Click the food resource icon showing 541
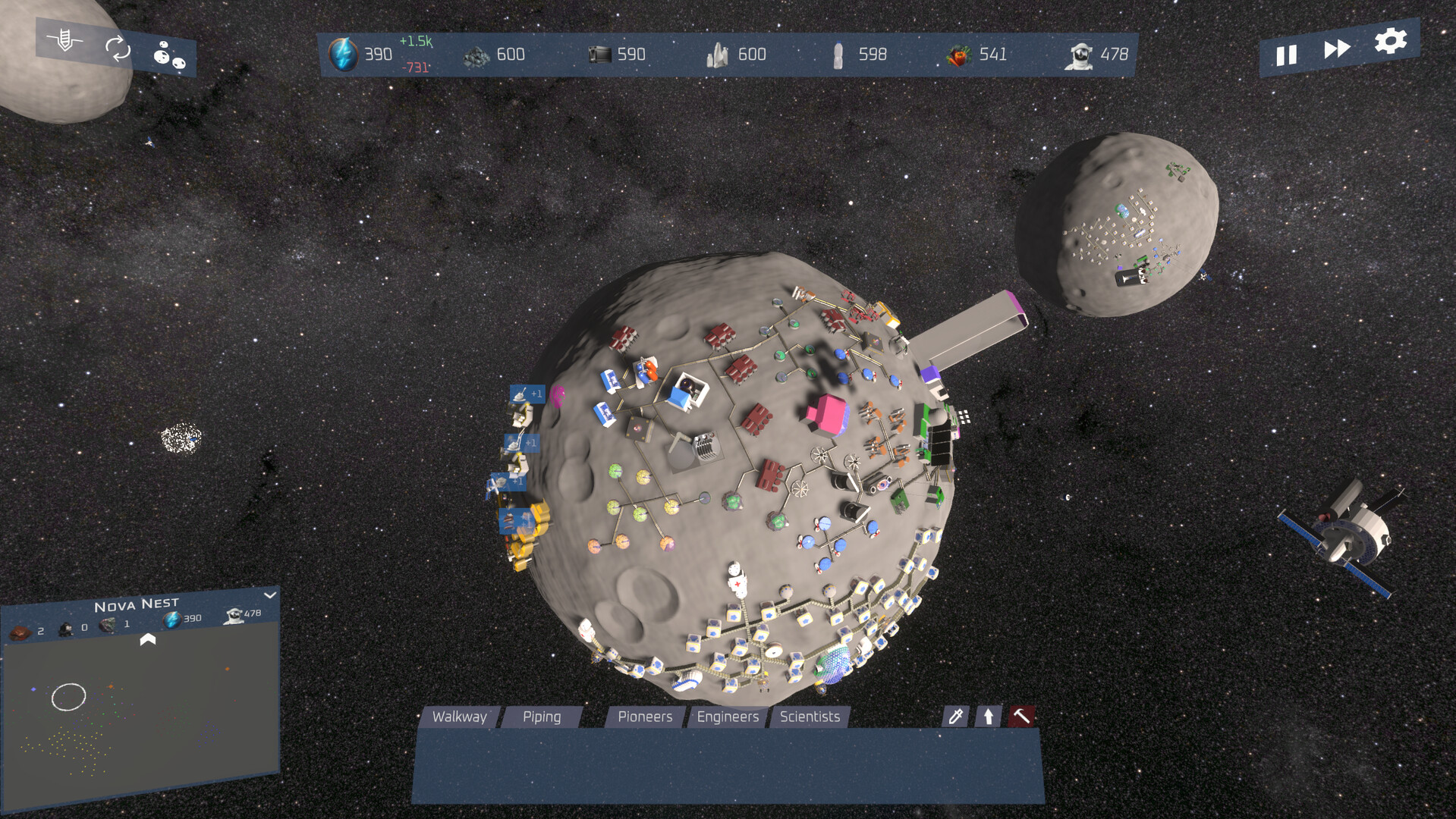This screenshot has width=1456, height=819. click(959, 54)
